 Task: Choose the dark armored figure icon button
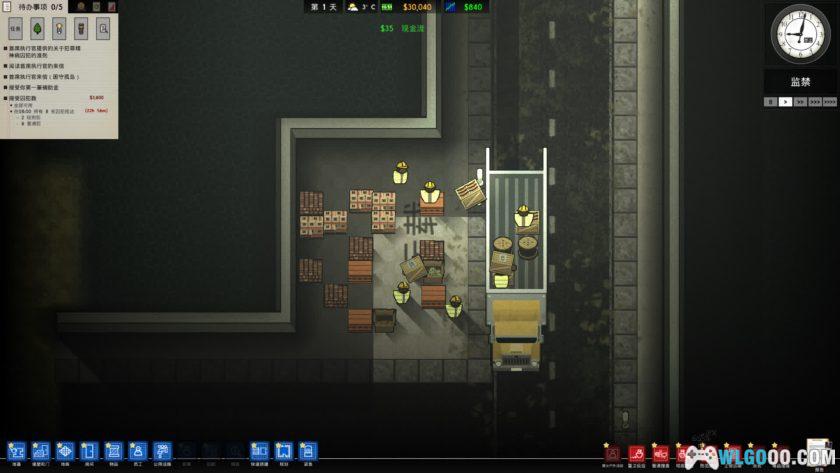click(x=81, y=29)
